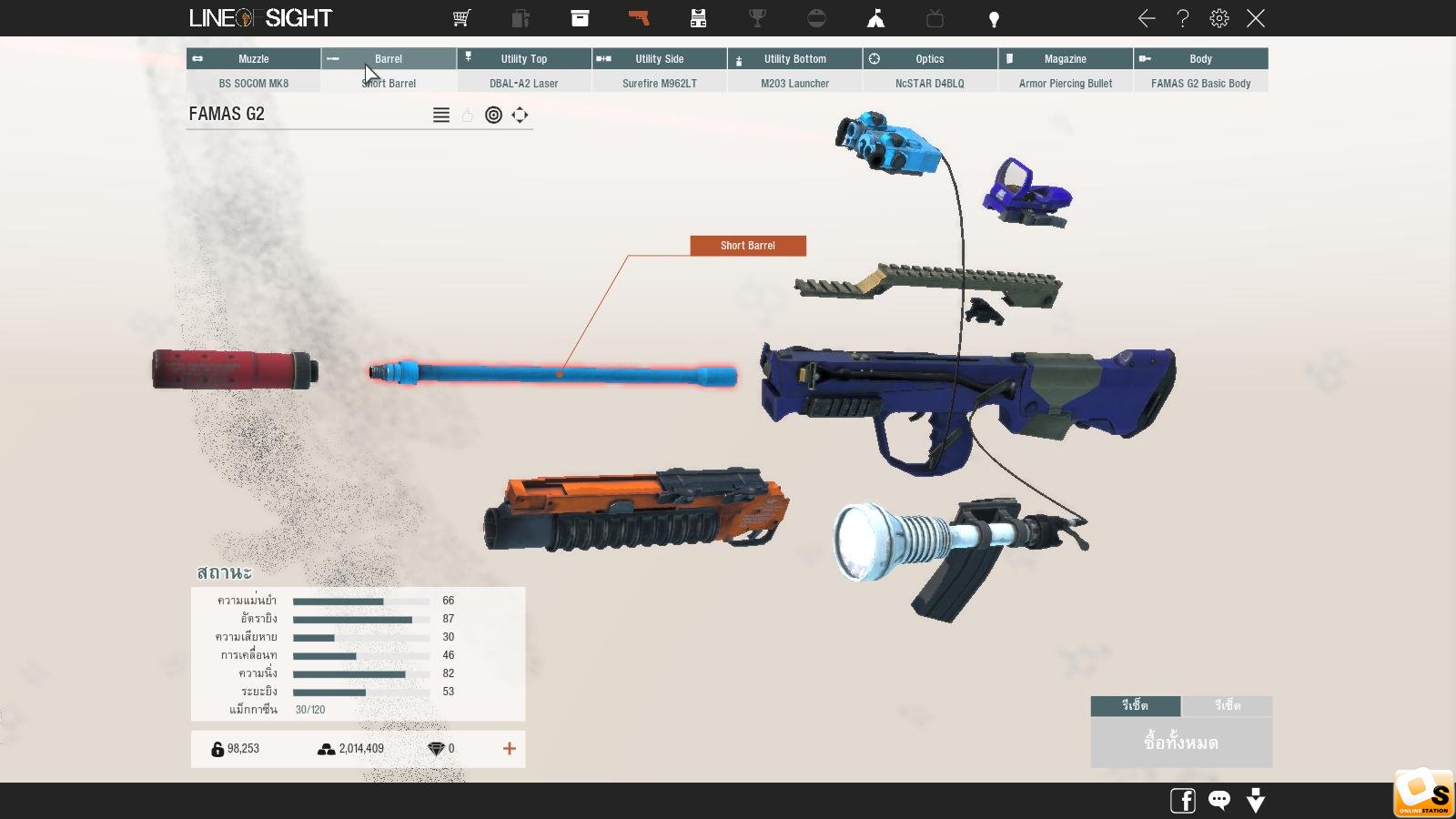
Task: Open the trophy achievements icon
Action: (757, 18)
